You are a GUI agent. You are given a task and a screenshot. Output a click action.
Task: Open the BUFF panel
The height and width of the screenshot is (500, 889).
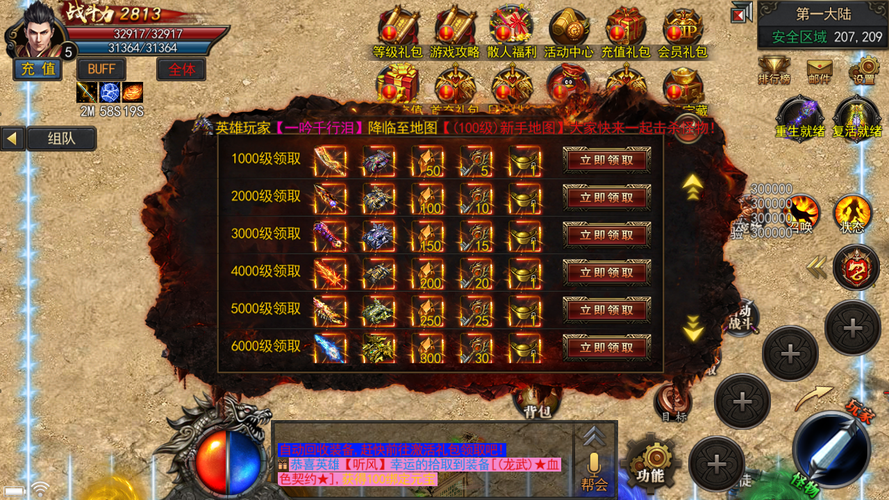[x=100, y=69]
